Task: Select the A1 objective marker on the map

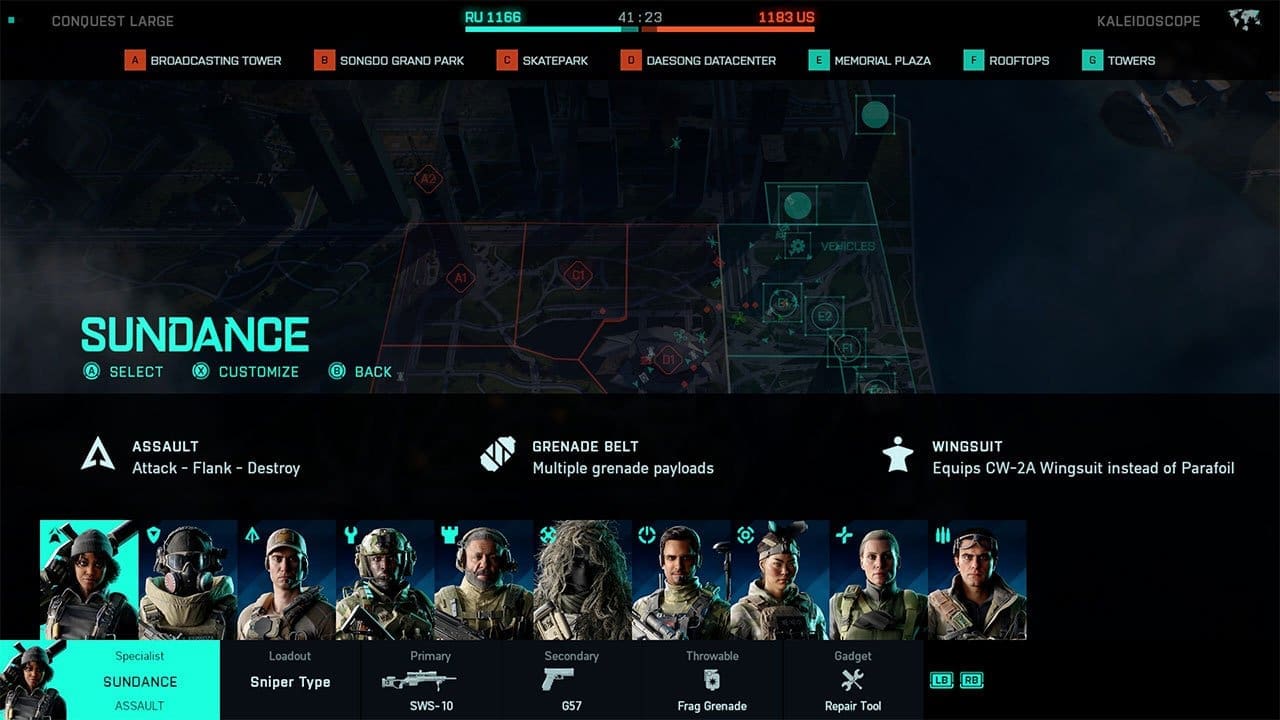Action: tap(460, 277)
